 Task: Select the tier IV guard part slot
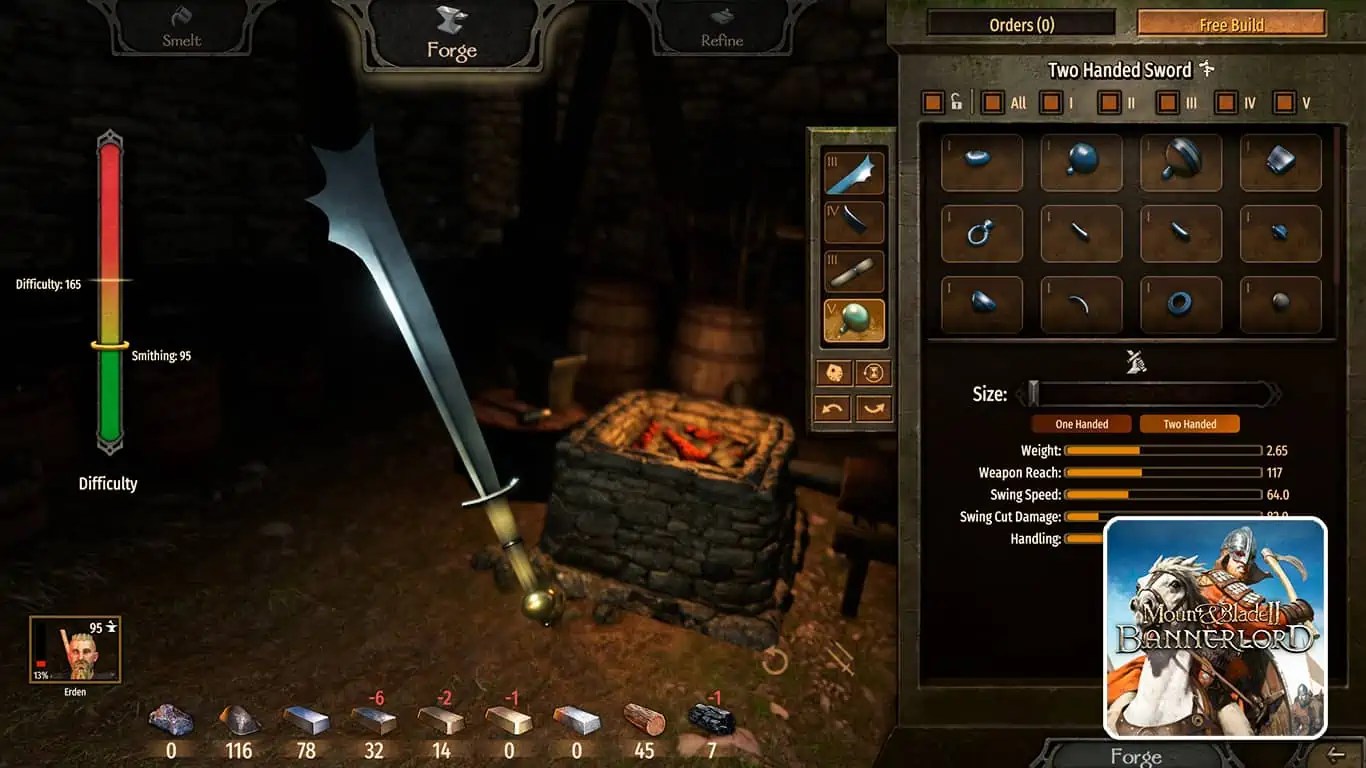[x=853, y=221]
